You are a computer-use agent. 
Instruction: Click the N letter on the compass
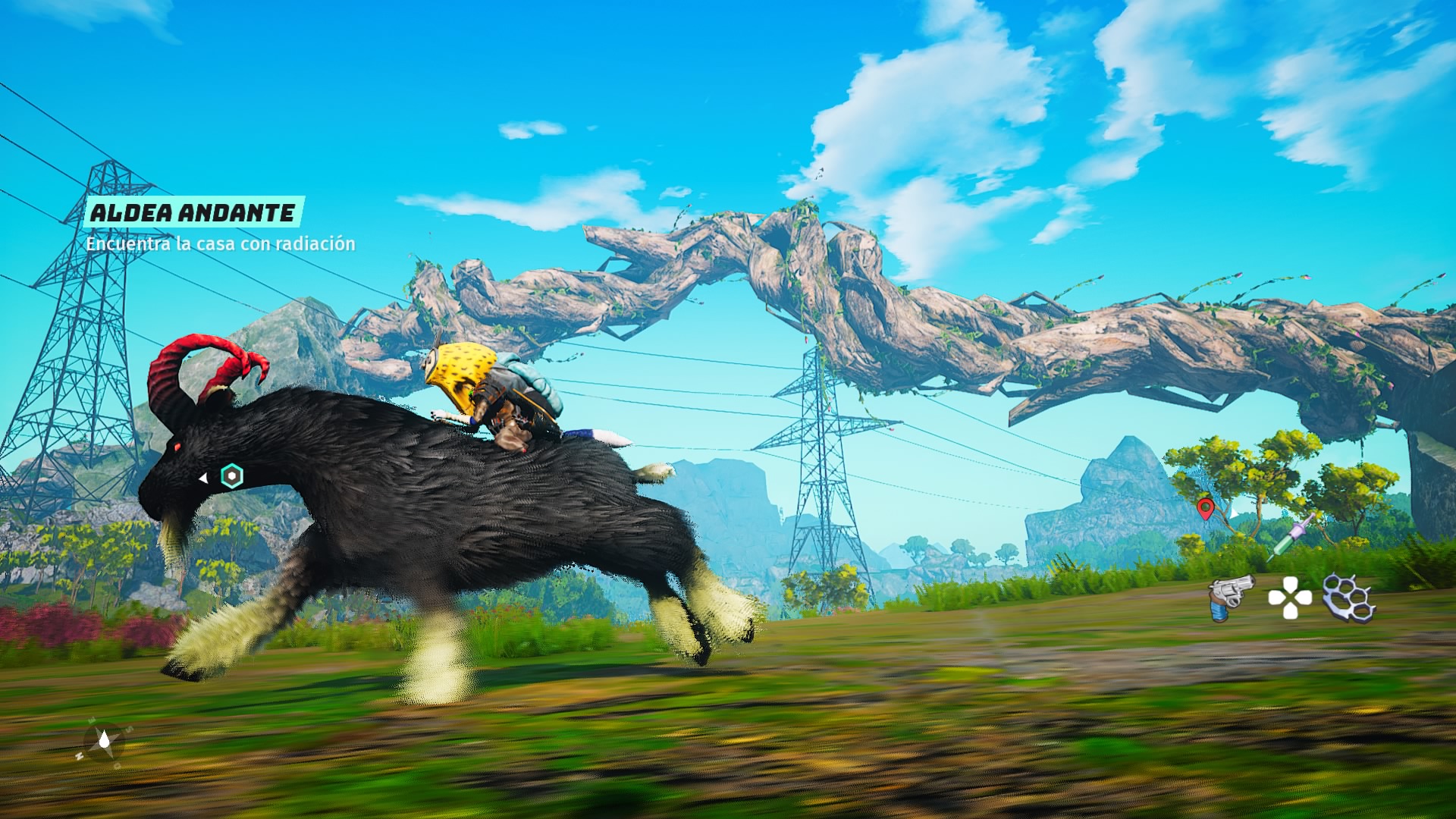click(x=79, y=755)
